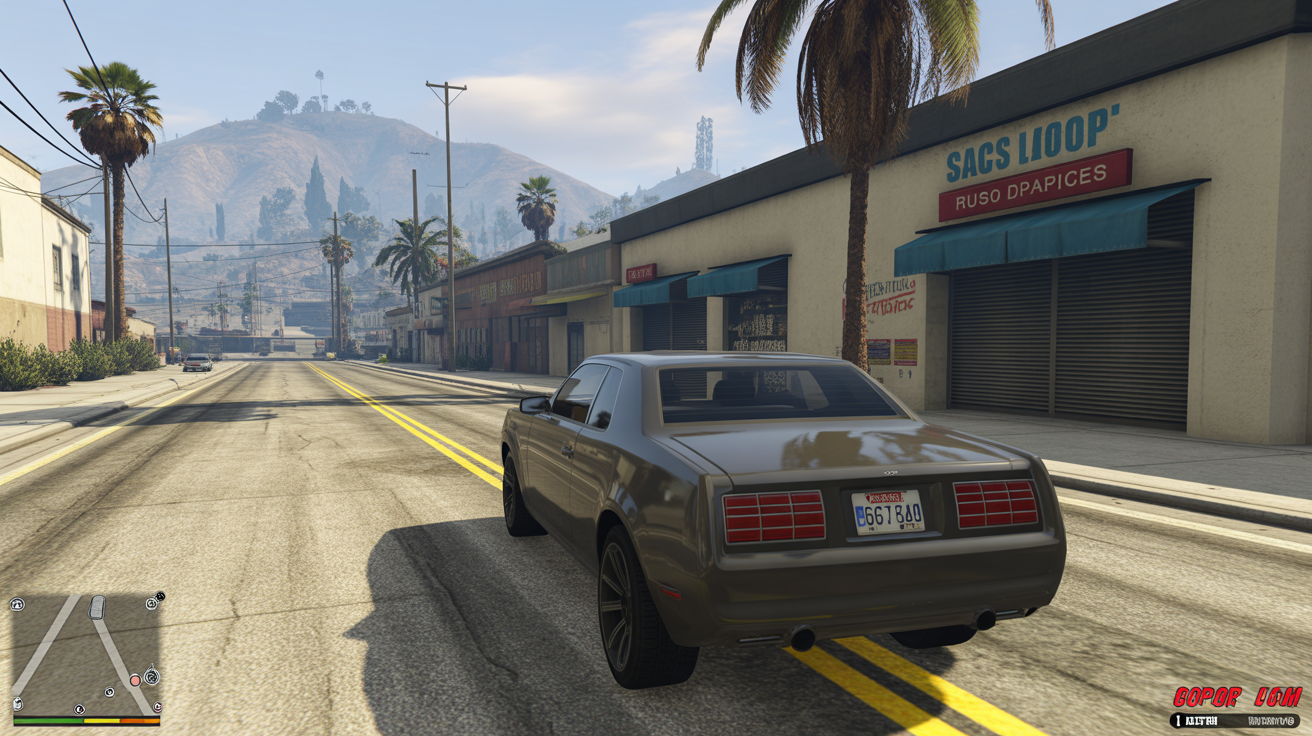Click the green health segment of the stat bar

tap(48, 721)
